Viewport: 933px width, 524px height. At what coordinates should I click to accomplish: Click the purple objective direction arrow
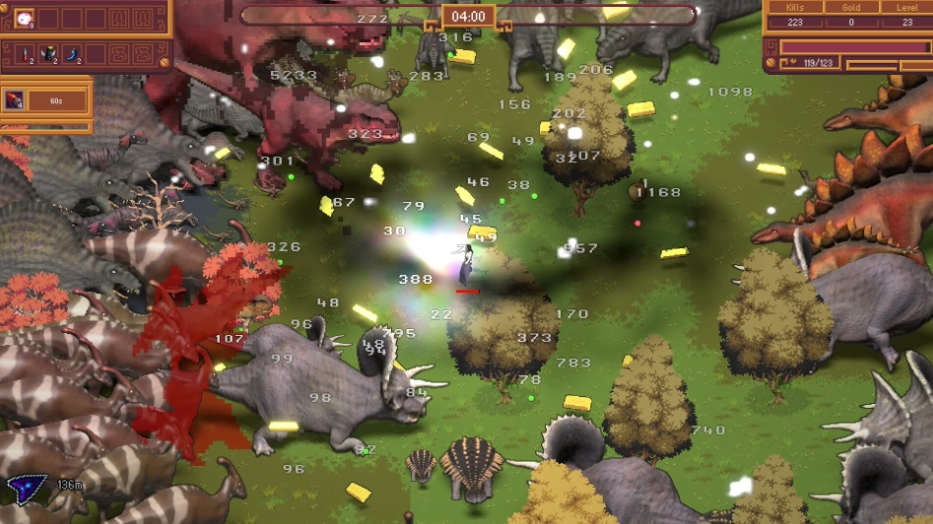tap(22, 488)
